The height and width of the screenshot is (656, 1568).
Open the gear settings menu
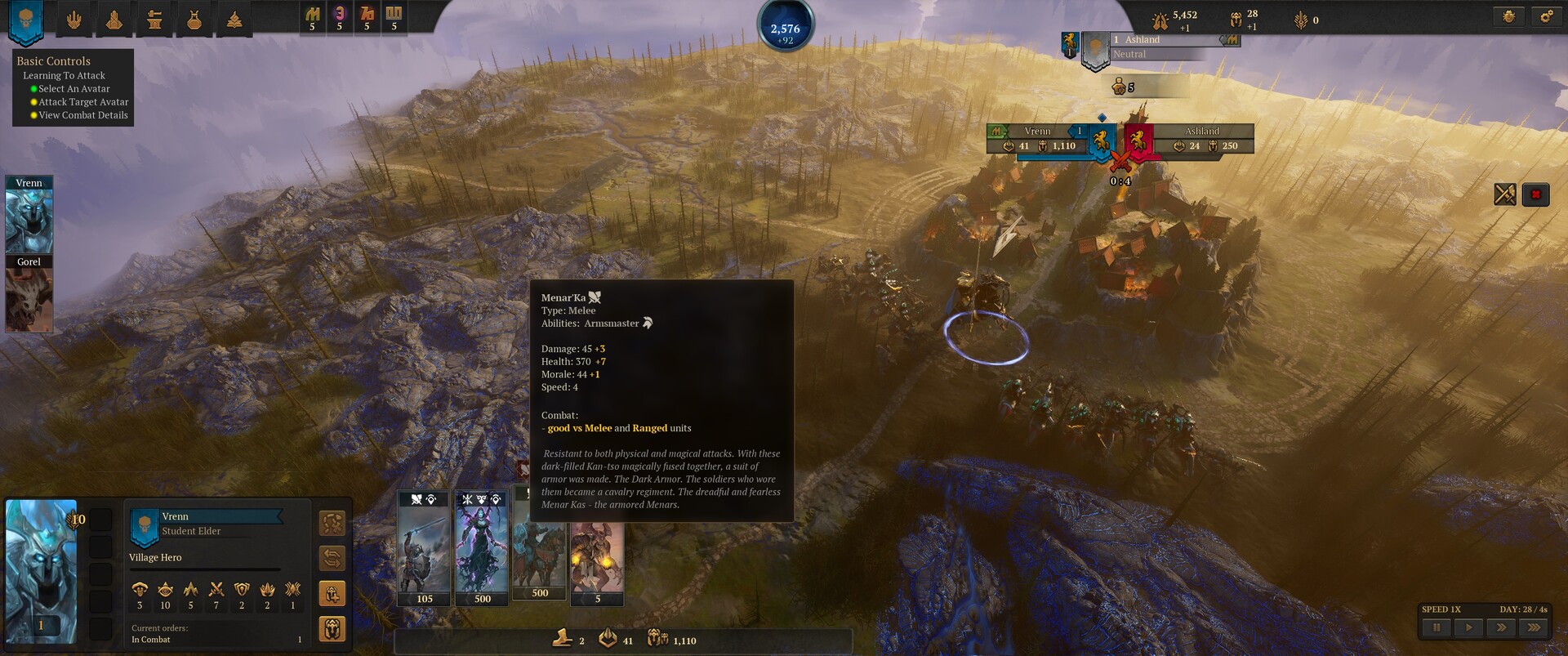(1547, 16)
